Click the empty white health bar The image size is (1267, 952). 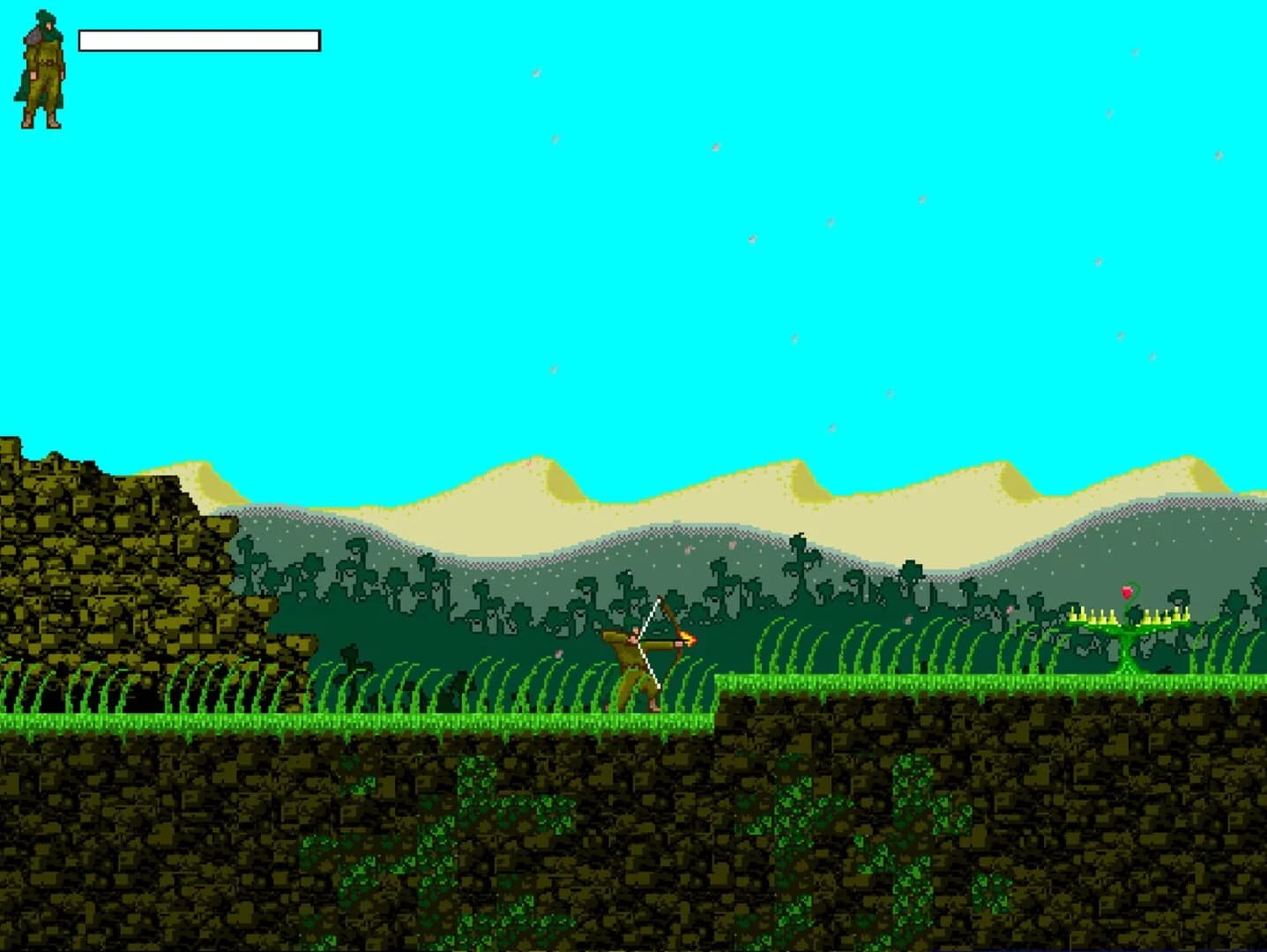point(198,40)
